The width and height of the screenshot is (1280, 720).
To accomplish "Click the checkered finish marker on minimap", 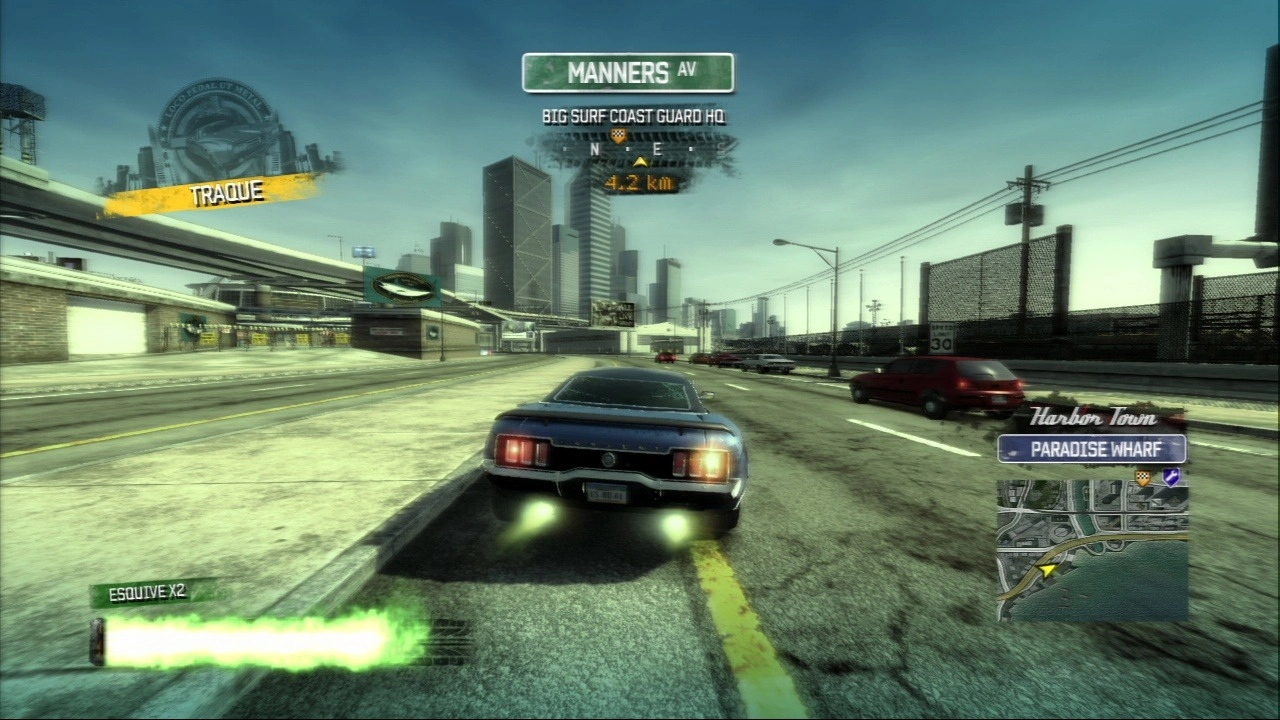I will tap(1143, 479).
